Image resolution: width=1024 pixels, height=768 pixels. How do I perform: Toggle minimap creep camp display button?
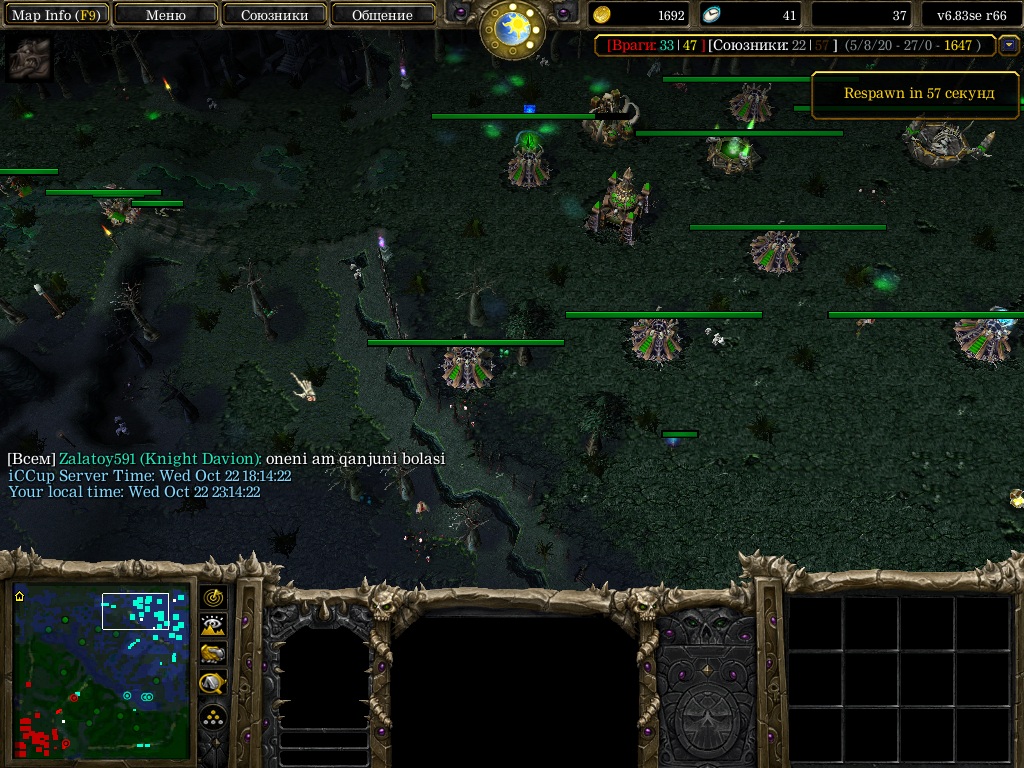click(213, 683)
